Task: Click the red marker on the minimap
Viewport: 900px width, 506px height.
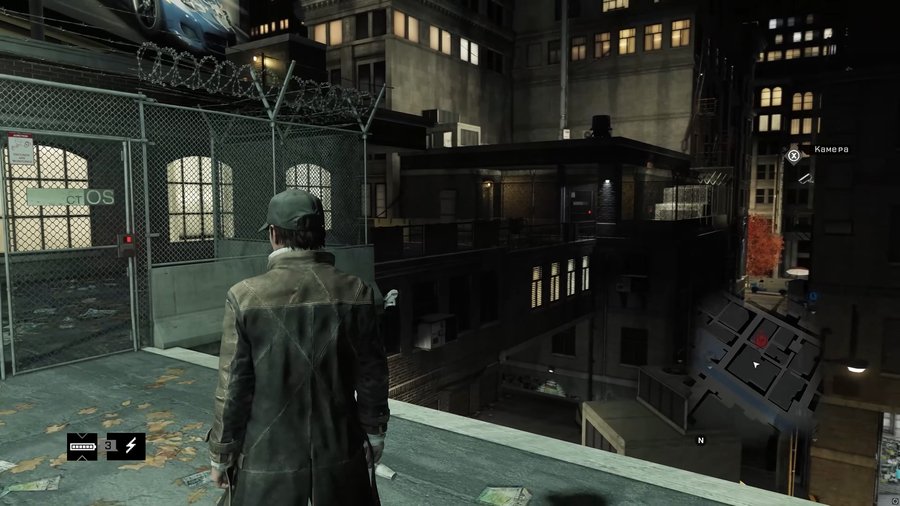Action: coord(761,339)
